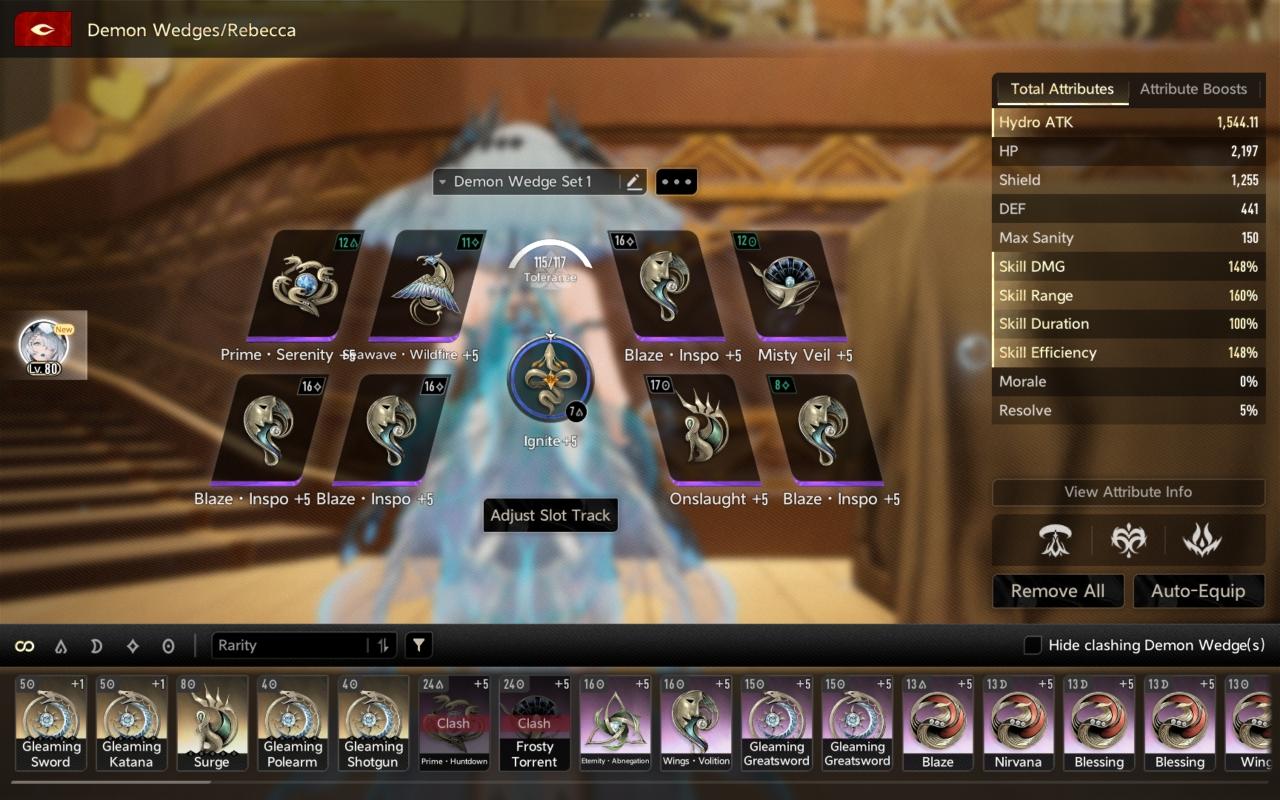This screenshot has height=800, width=1280.
Task: Open View Attribute Info
Action: [x=1128, y=492]
